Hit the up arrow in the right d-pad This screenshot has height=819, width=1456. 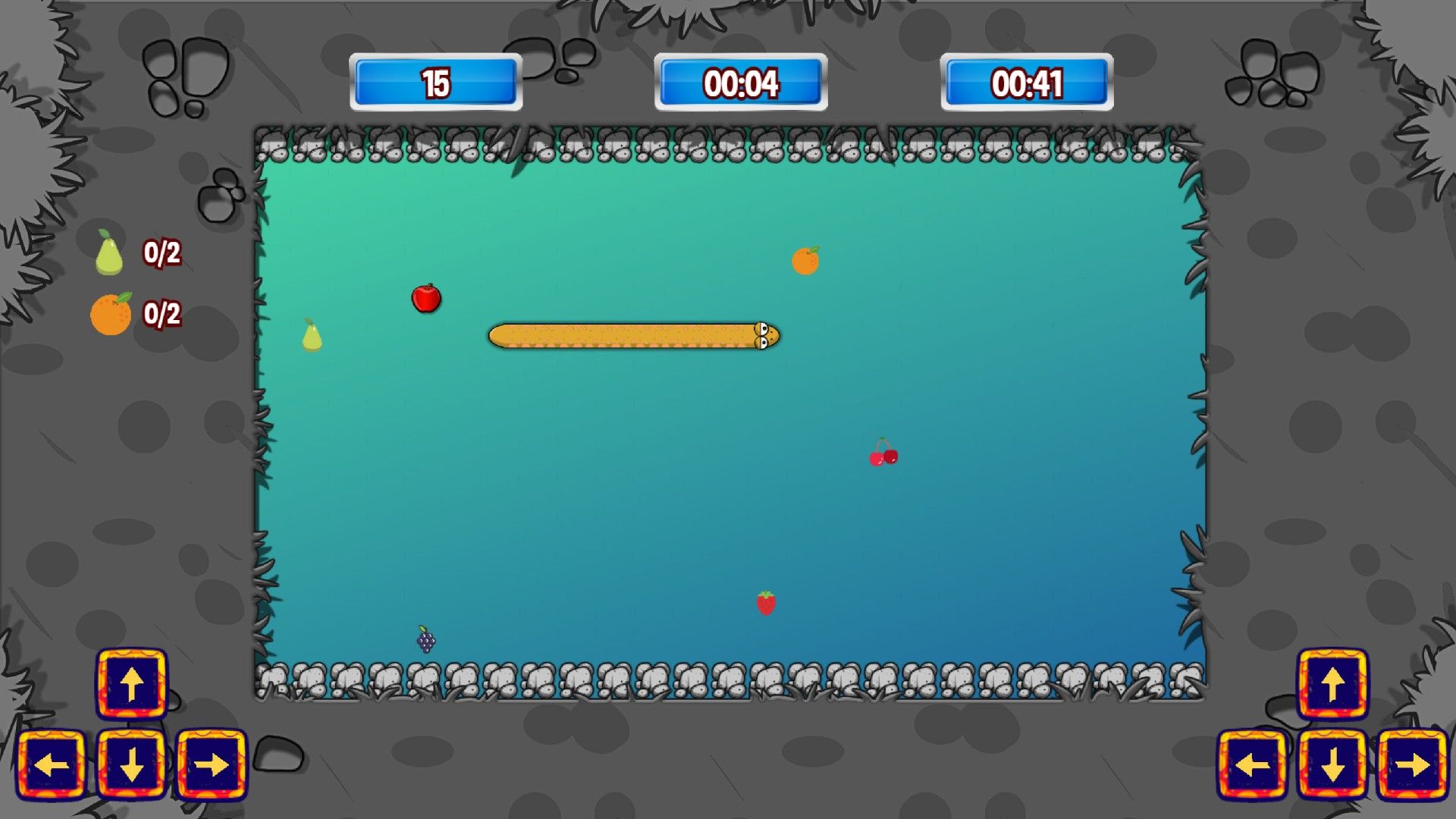[1332, 683]
